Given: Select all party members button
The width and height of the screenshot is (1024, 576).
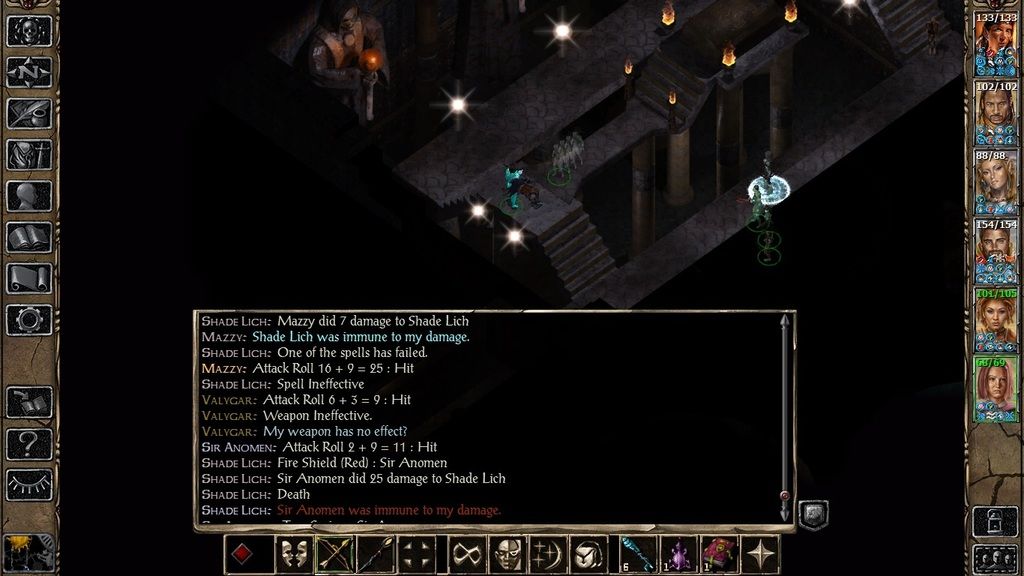Looking at the screenshot, I should [x=995, y=558].
